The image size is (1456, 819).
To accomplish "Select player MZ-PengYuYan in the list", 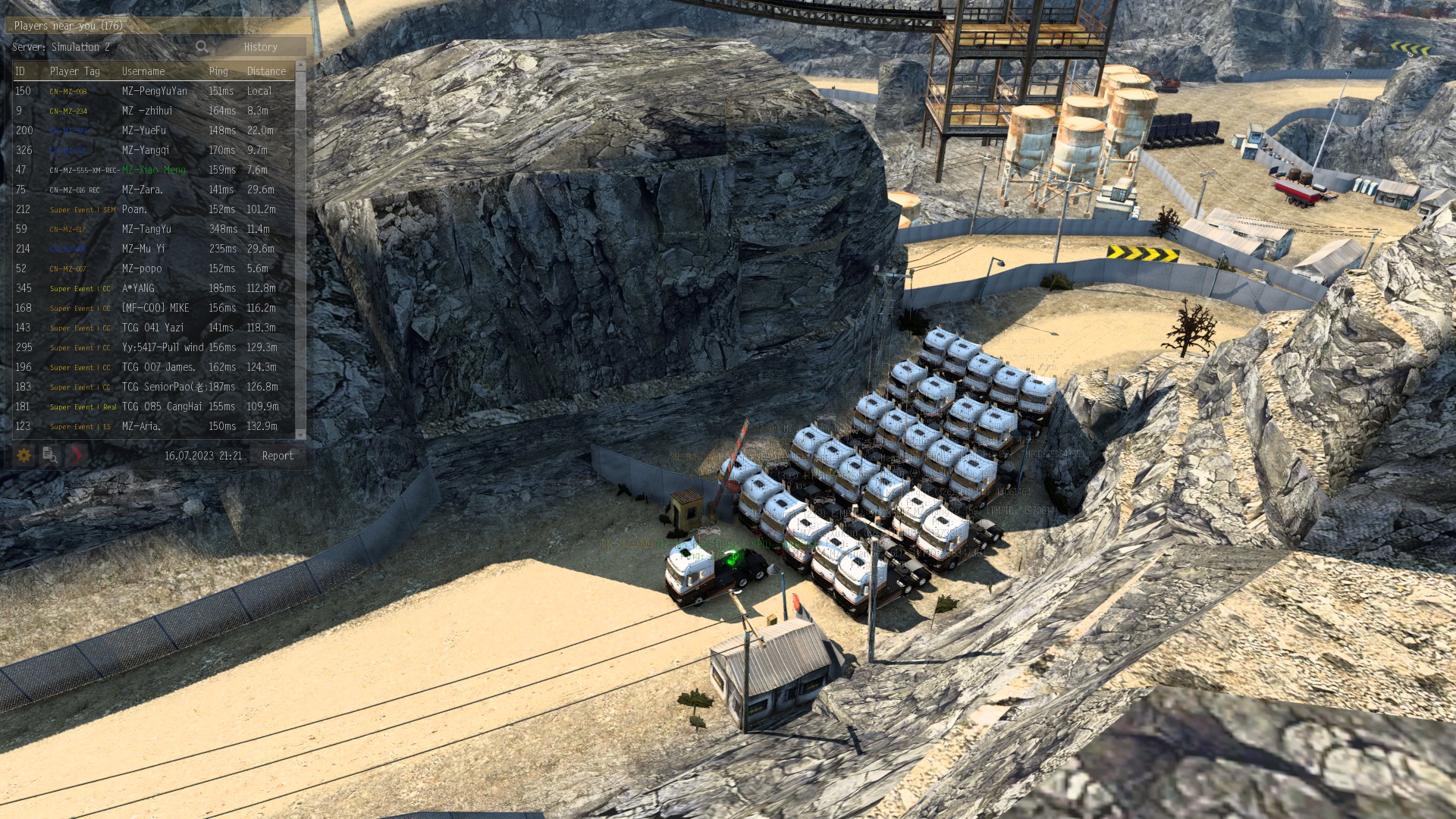I will (154, 91).
